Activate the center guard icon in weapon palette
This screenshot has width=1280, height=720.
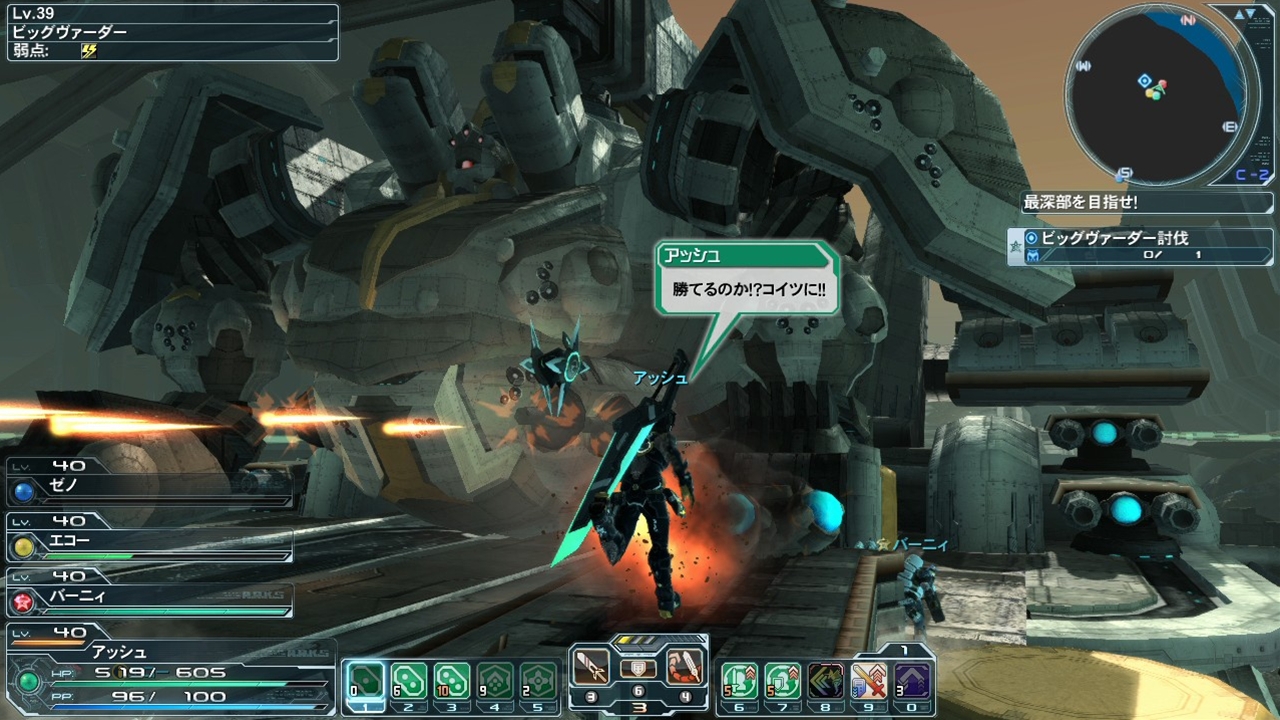click(638, 669)
